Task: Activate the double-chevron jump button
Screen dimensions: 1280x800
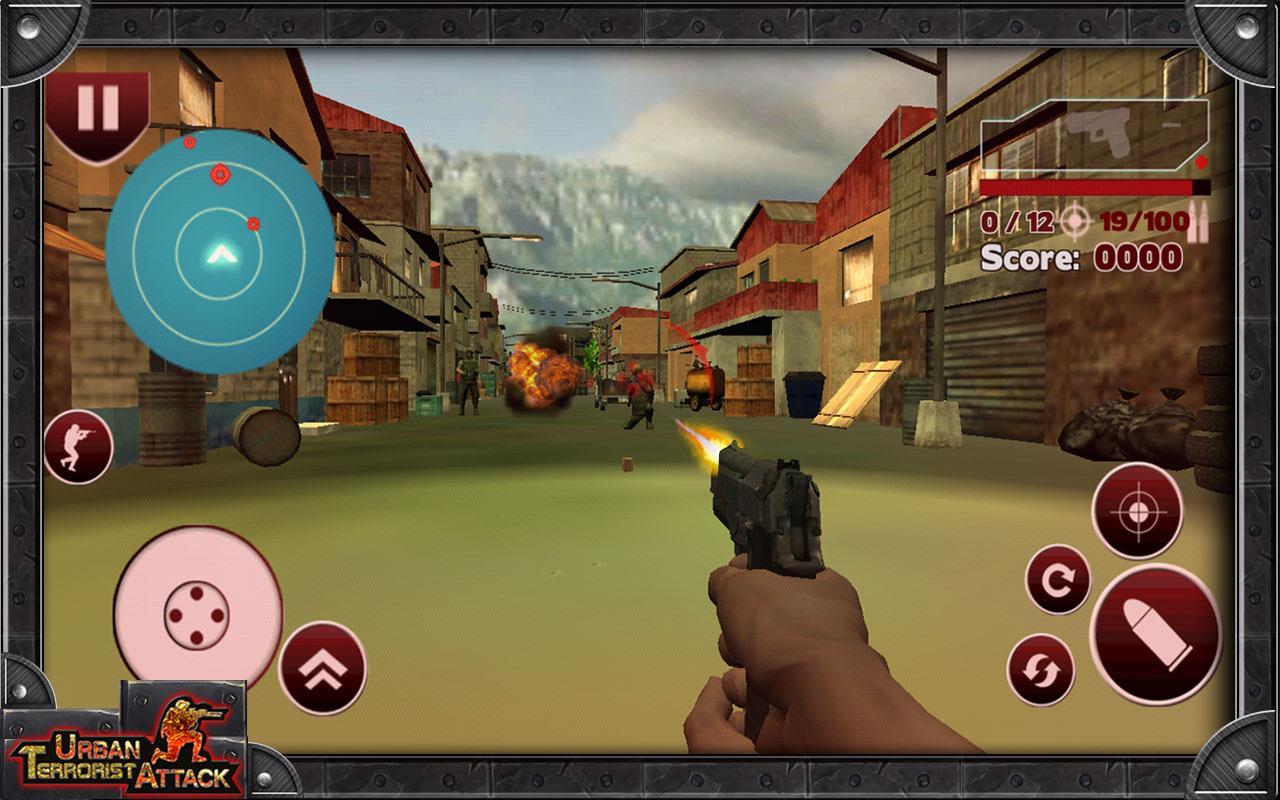Action: coord(322,667)
